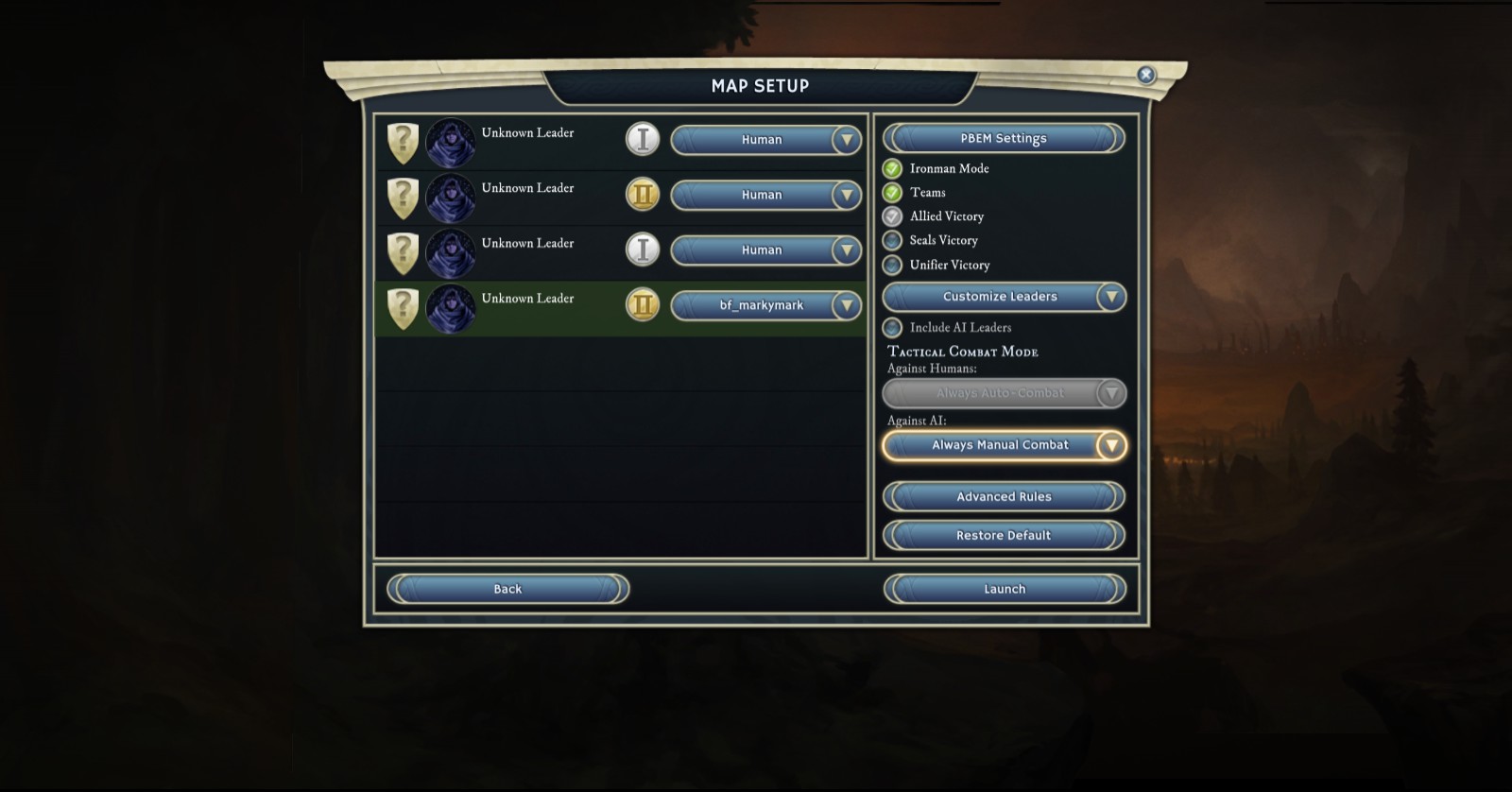This screenshot has width=1512, height=792.
Task: Go back with the Back button
Action: (x=507, y=589)
